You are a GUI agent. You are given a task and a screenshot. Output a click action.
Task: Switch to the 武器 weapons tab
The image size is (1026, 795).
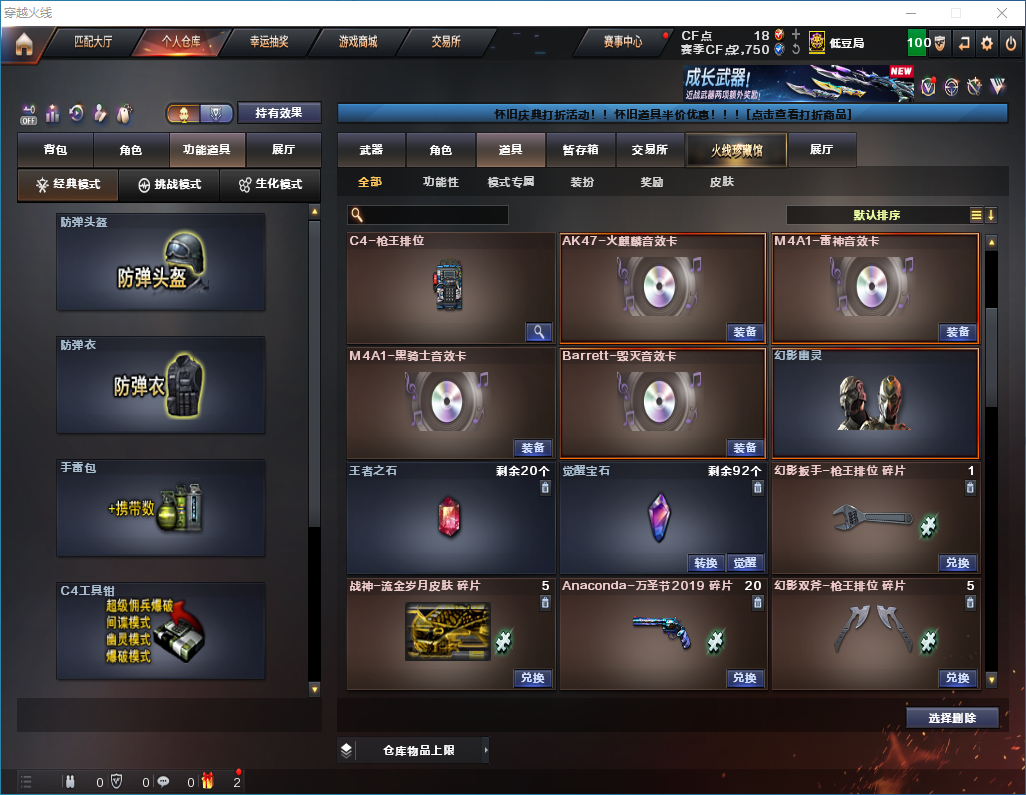point(371,150)
